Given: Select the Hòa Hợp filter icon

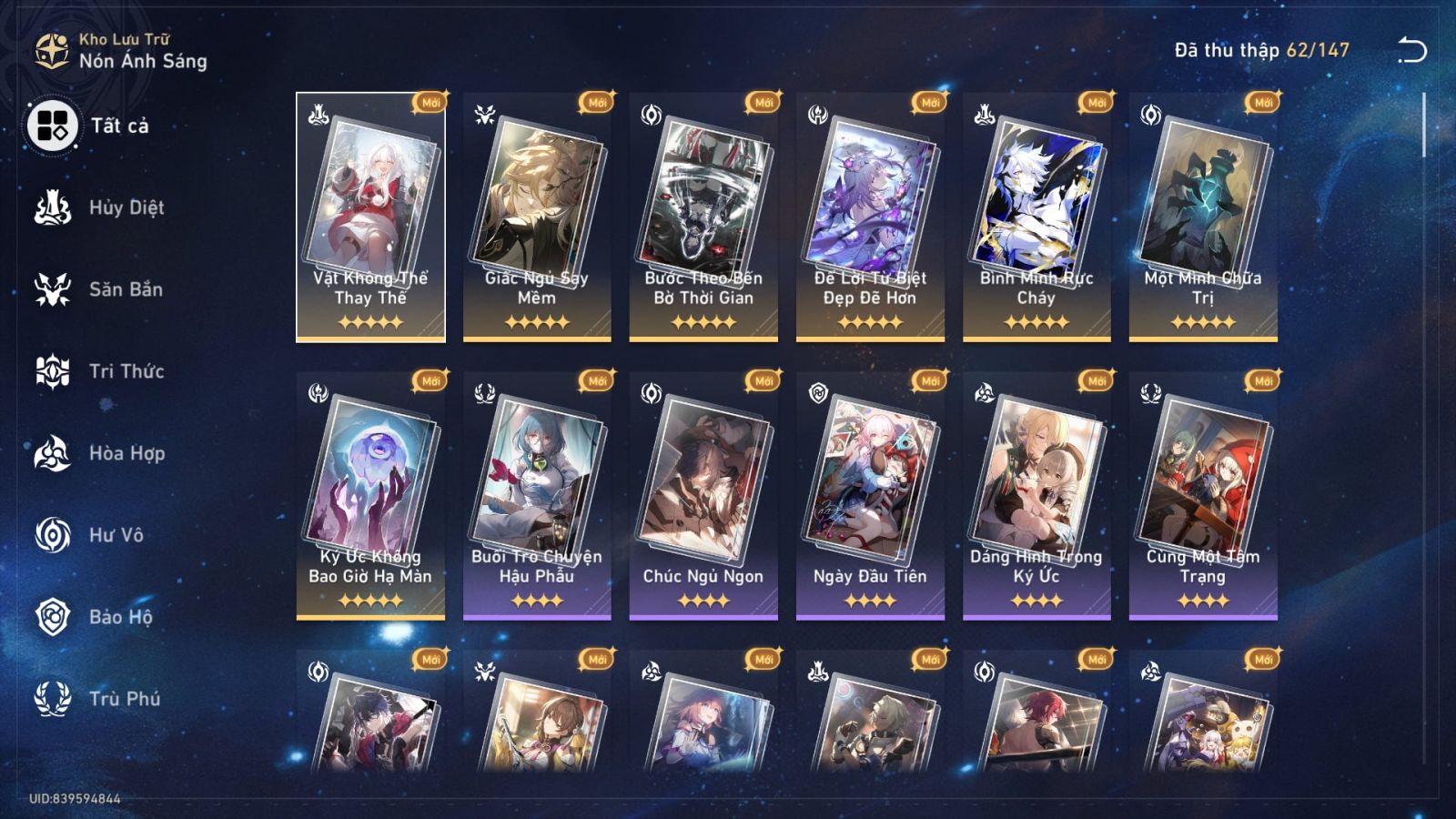Looking at the screenshot, I should click(x=52, y=453).
